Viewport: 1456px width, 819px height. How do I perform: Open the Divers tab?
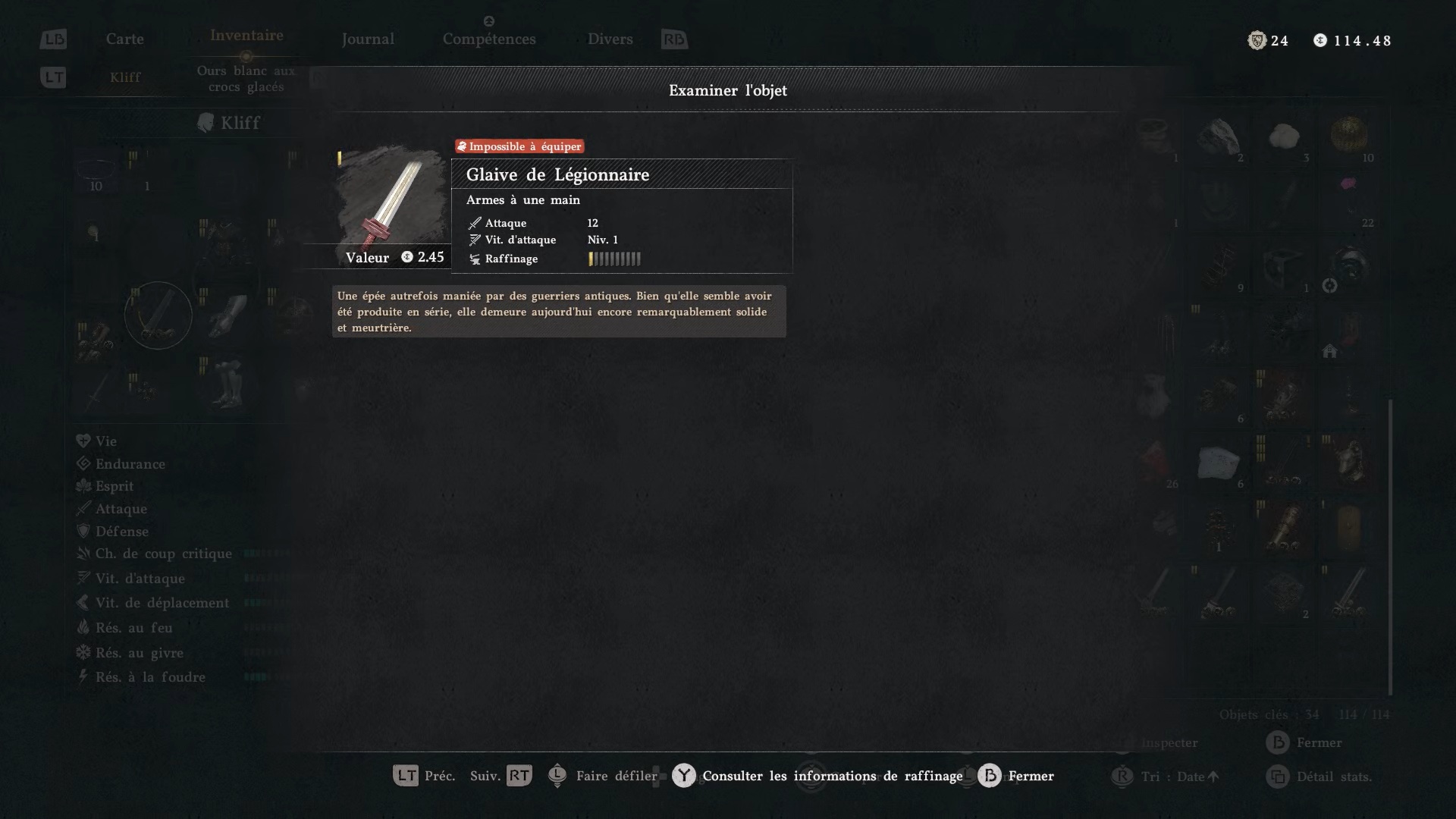[610, 39]
